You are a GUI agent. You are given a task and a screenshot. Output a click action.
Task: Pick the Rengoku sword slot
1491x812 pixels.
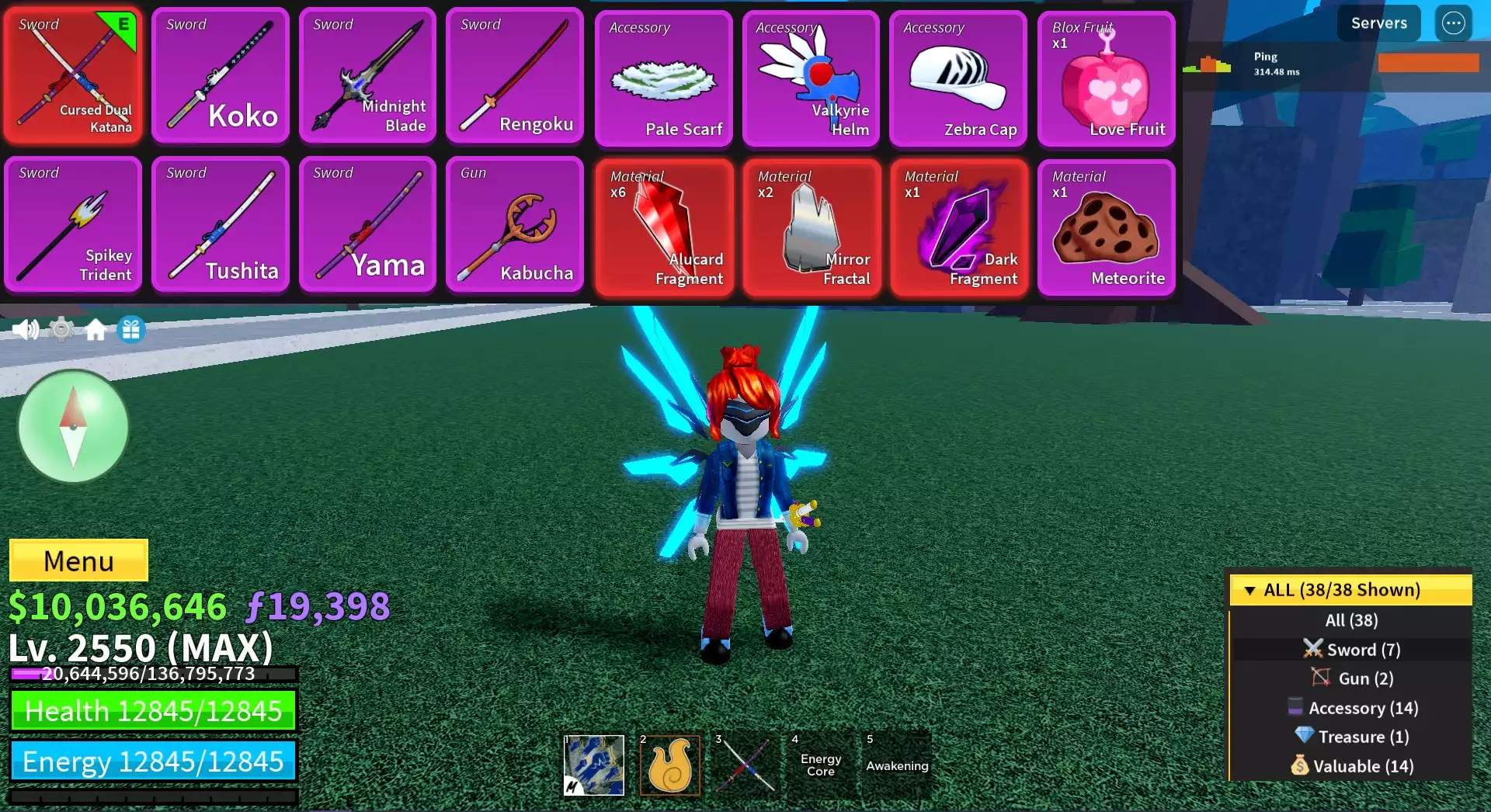tap(515, 76)
